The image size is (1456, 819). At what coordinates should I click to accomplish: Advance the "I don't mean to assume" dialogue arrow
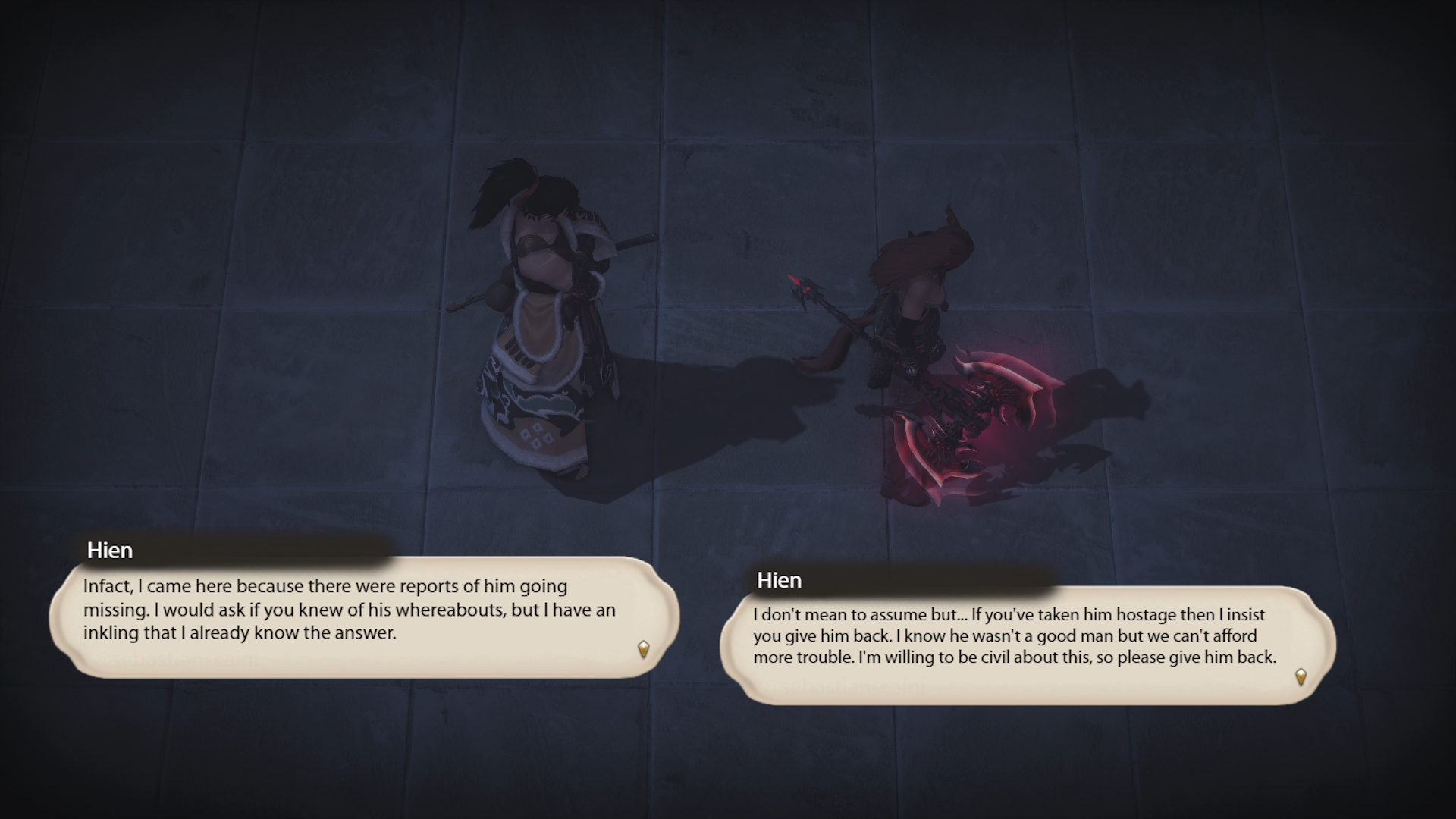point(1301,676)
